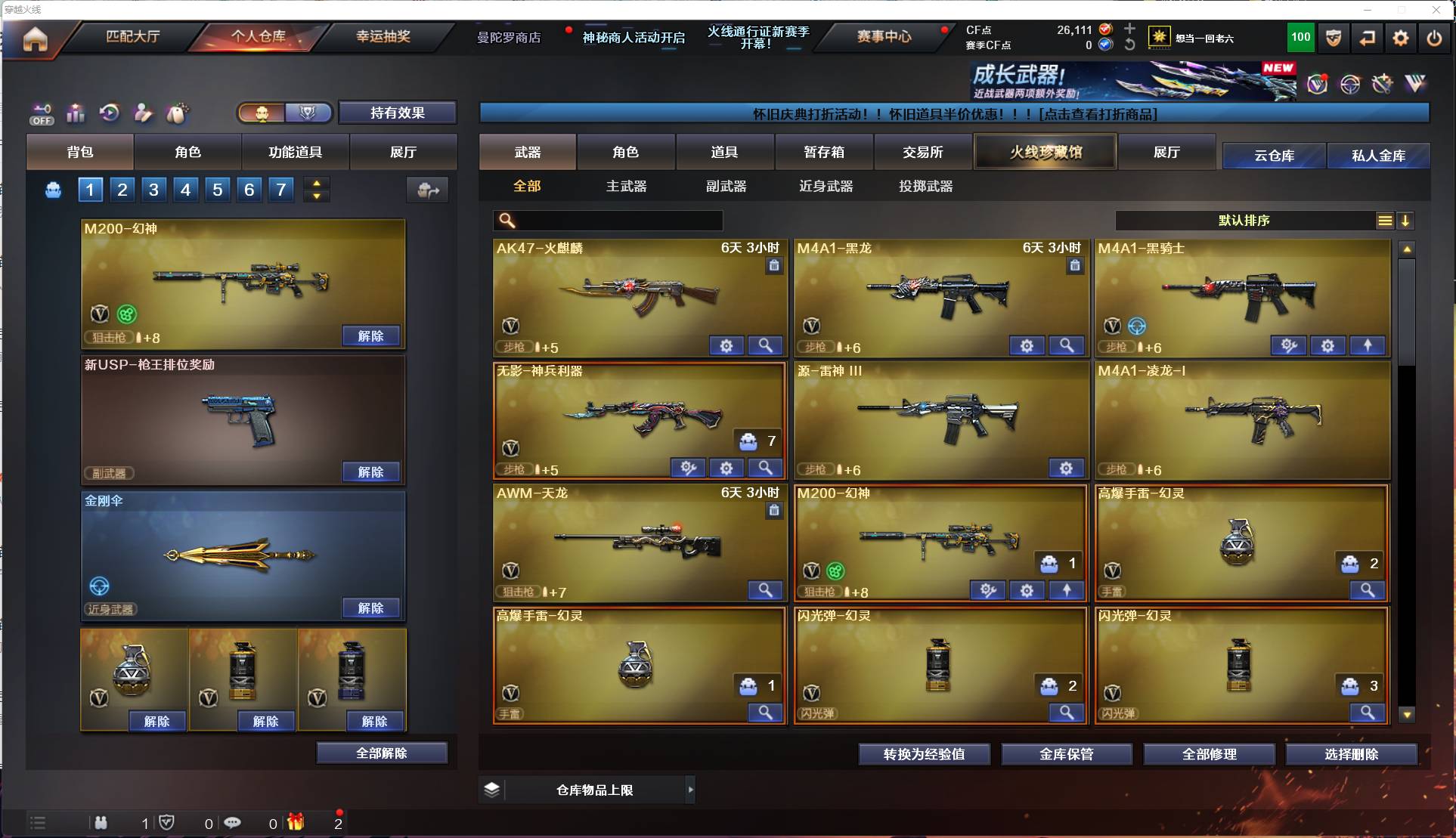Click the ranking bar-chart icon above 背包 panel

(76, 113)
